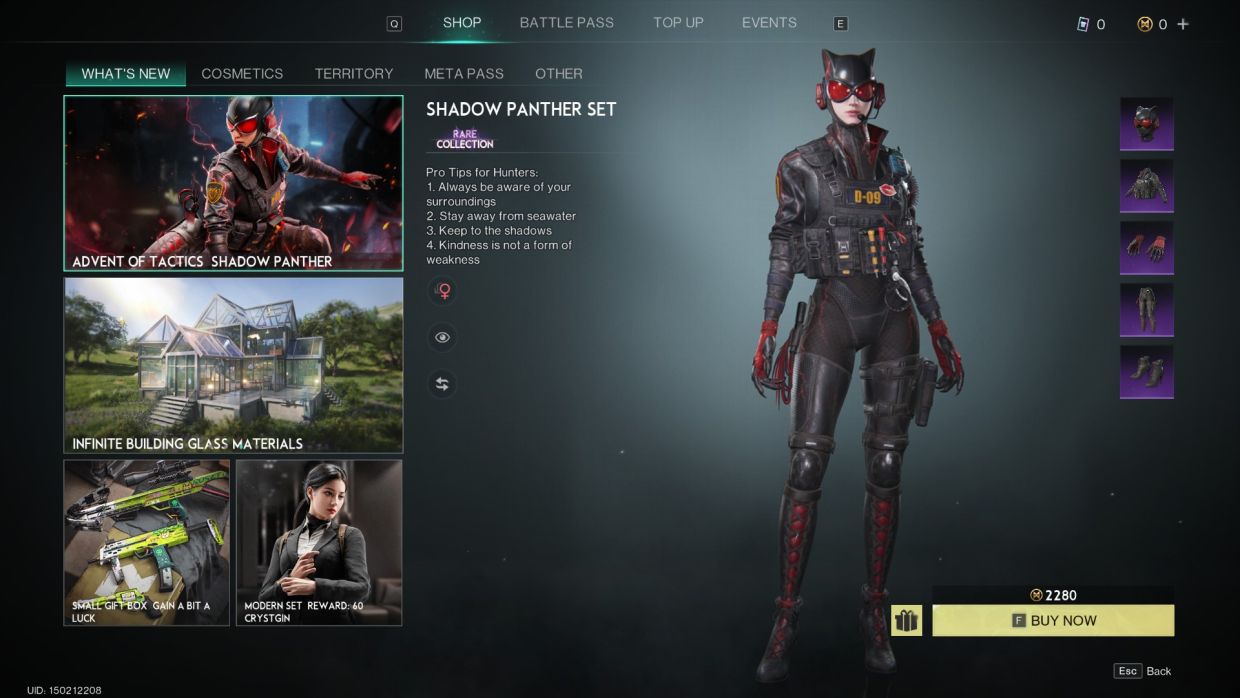The width and height of the screenshot is (1240, 698).
Task: Preview the cat-ear helmet piece
Action: coord(1146,124)
